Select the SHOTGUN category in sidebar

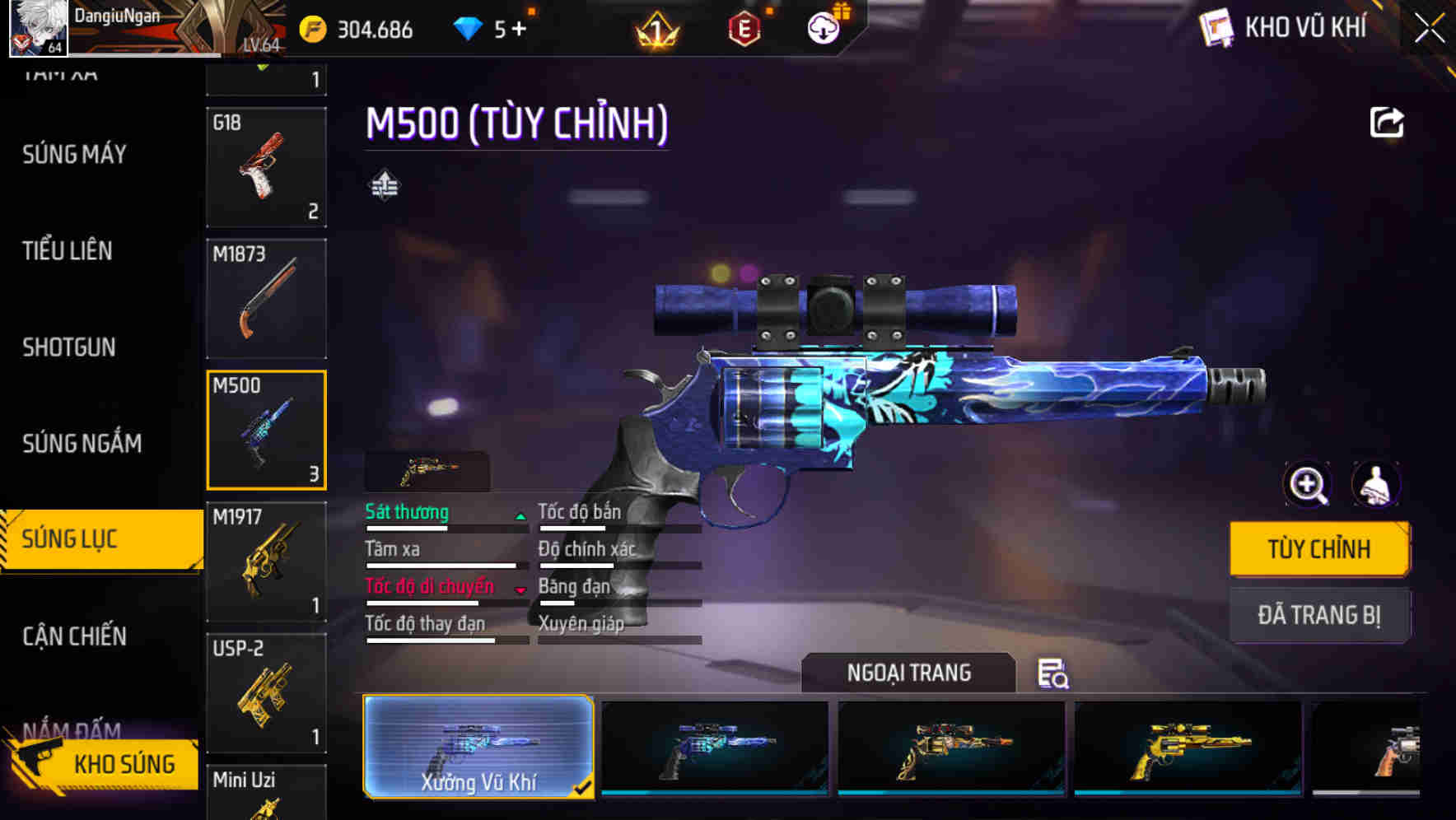68,347
